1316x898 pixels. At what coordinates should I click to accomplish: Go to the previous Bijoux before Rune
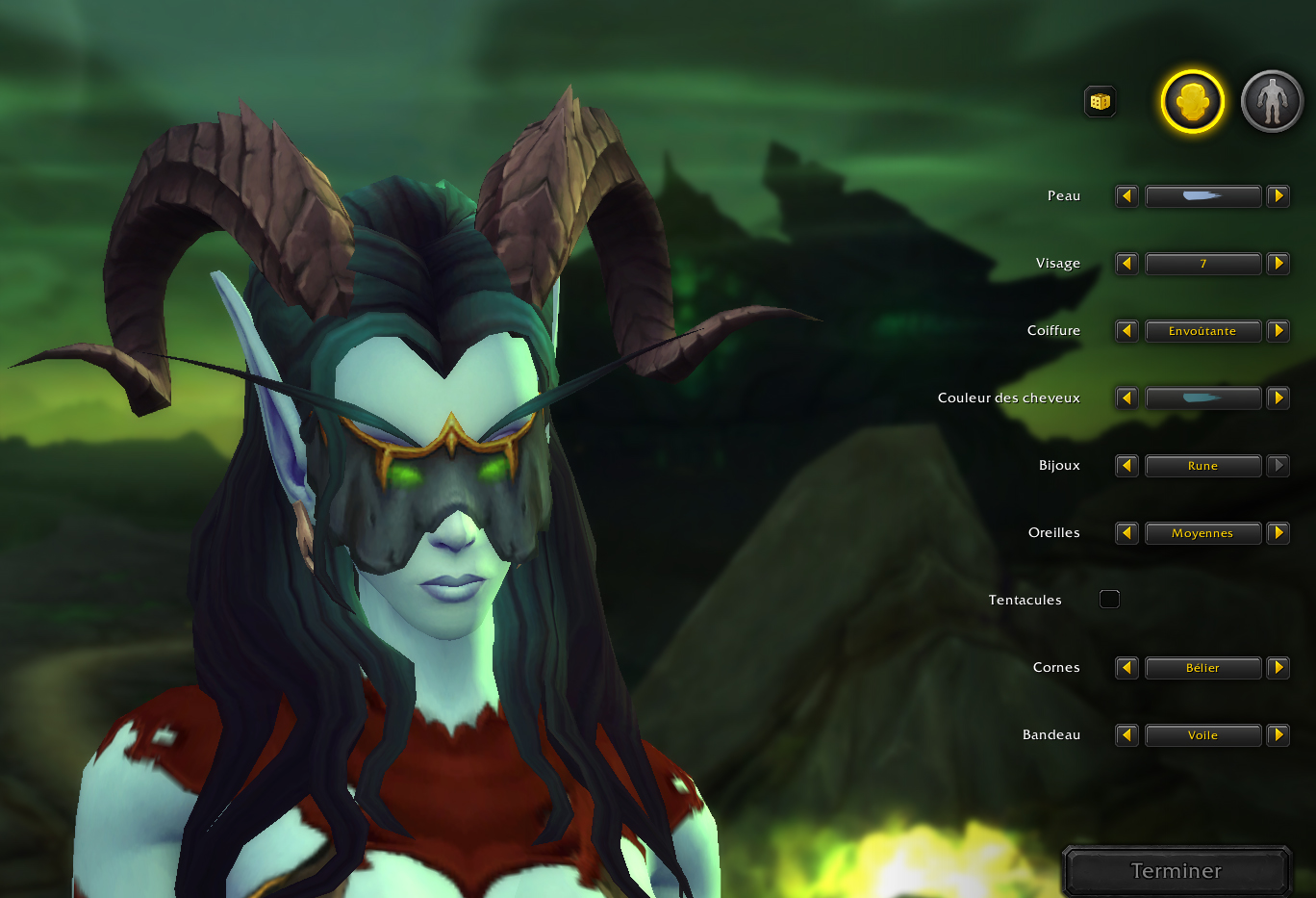click(x=1126, y=466)
